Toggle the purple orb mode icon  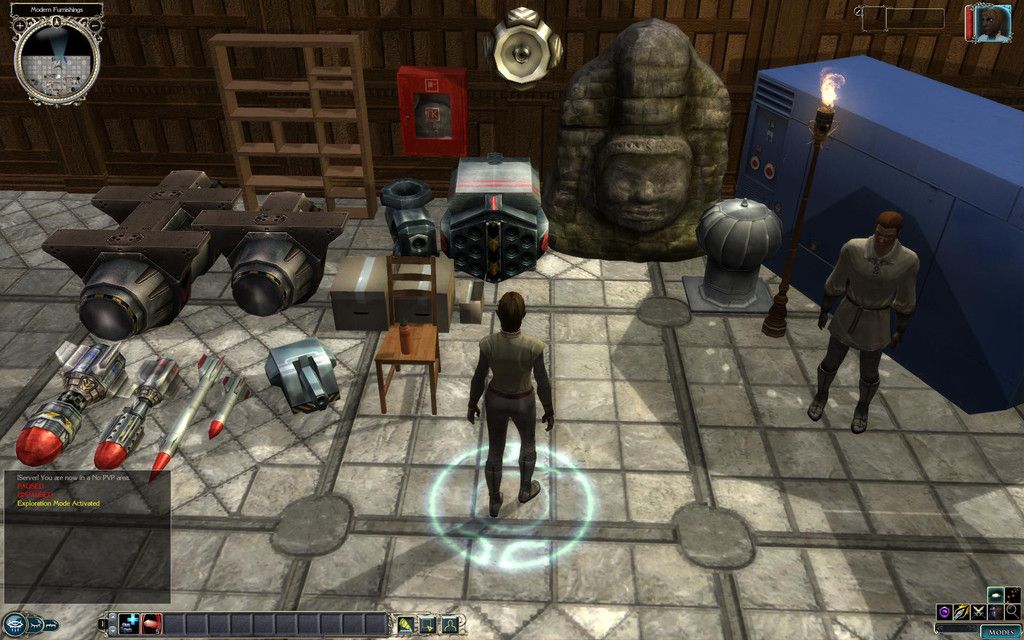pos(943,611)
